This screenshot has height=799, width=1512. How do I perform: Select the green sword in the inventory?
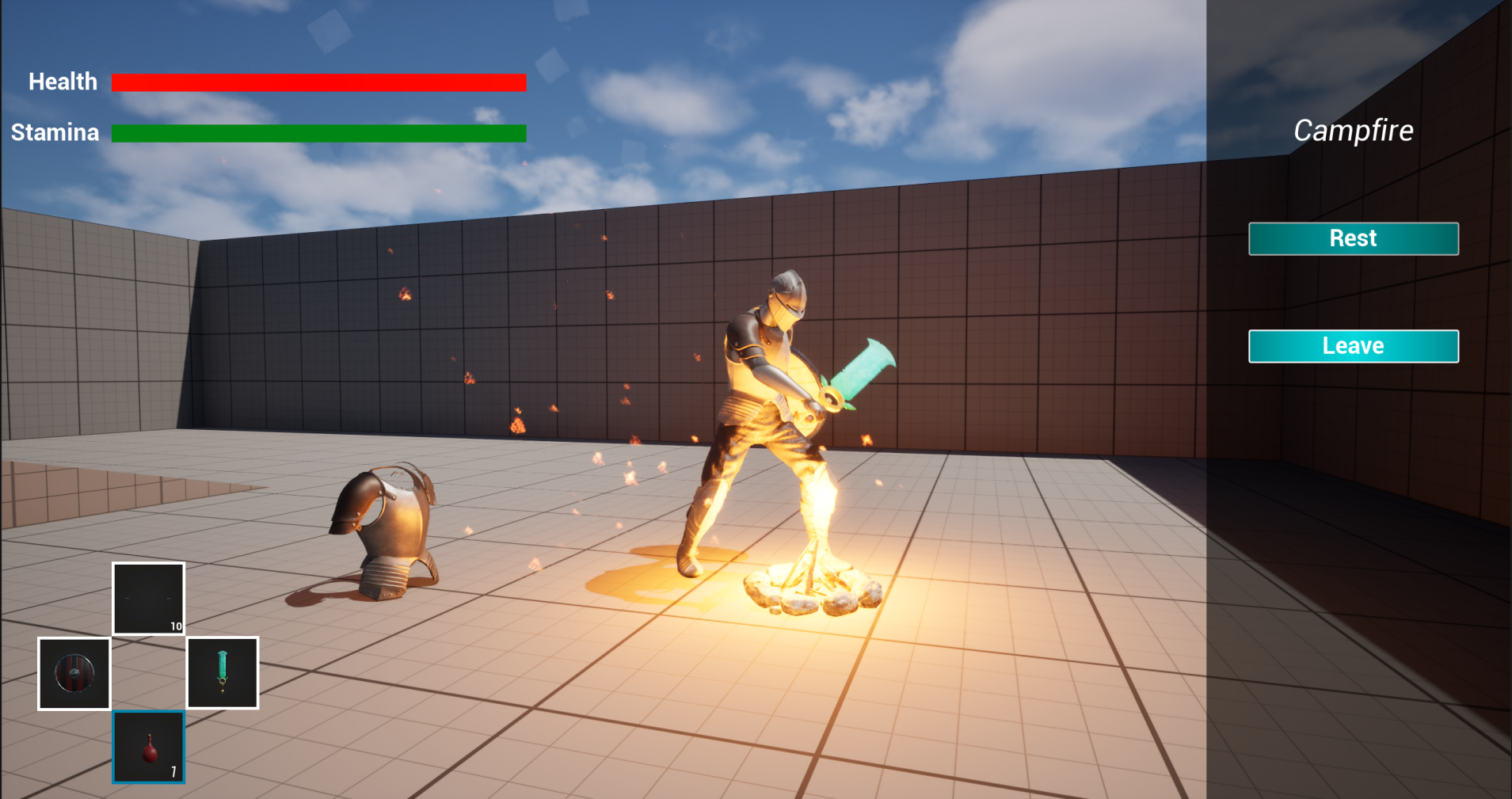point(223,672)
